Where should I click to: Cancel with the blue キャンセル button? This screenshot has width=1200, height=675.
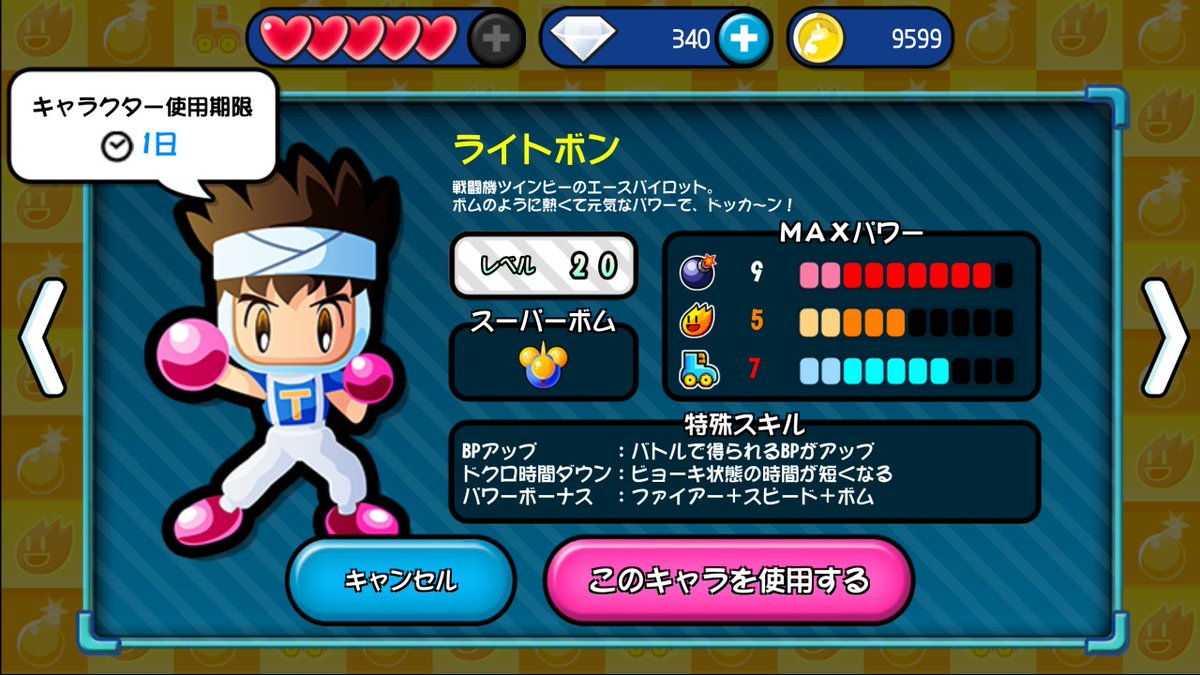coord(400,581)
